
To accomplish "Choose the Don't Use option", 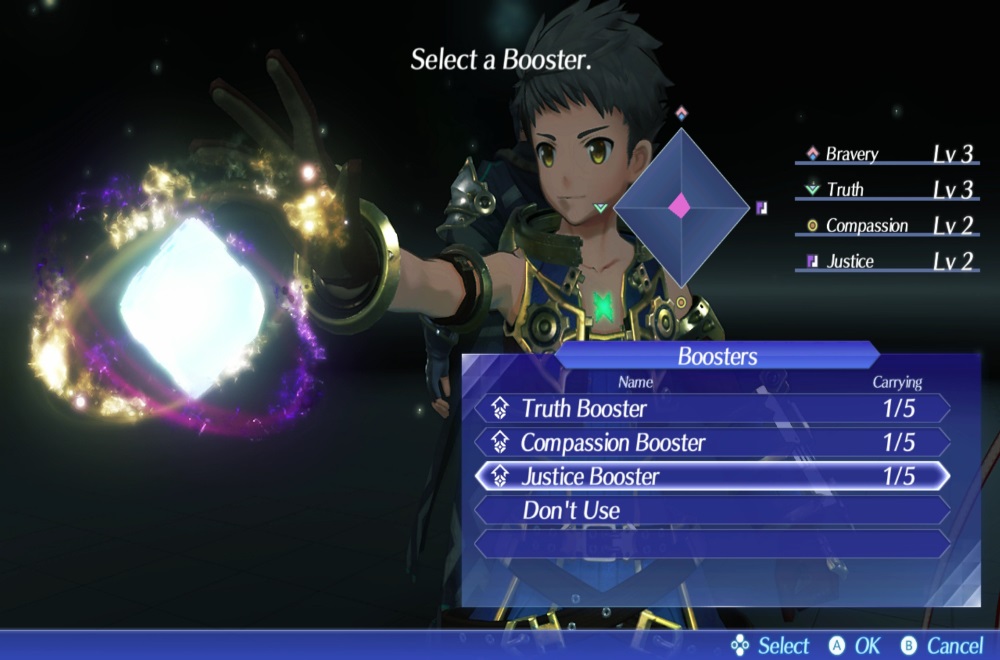I will (710, 510).
